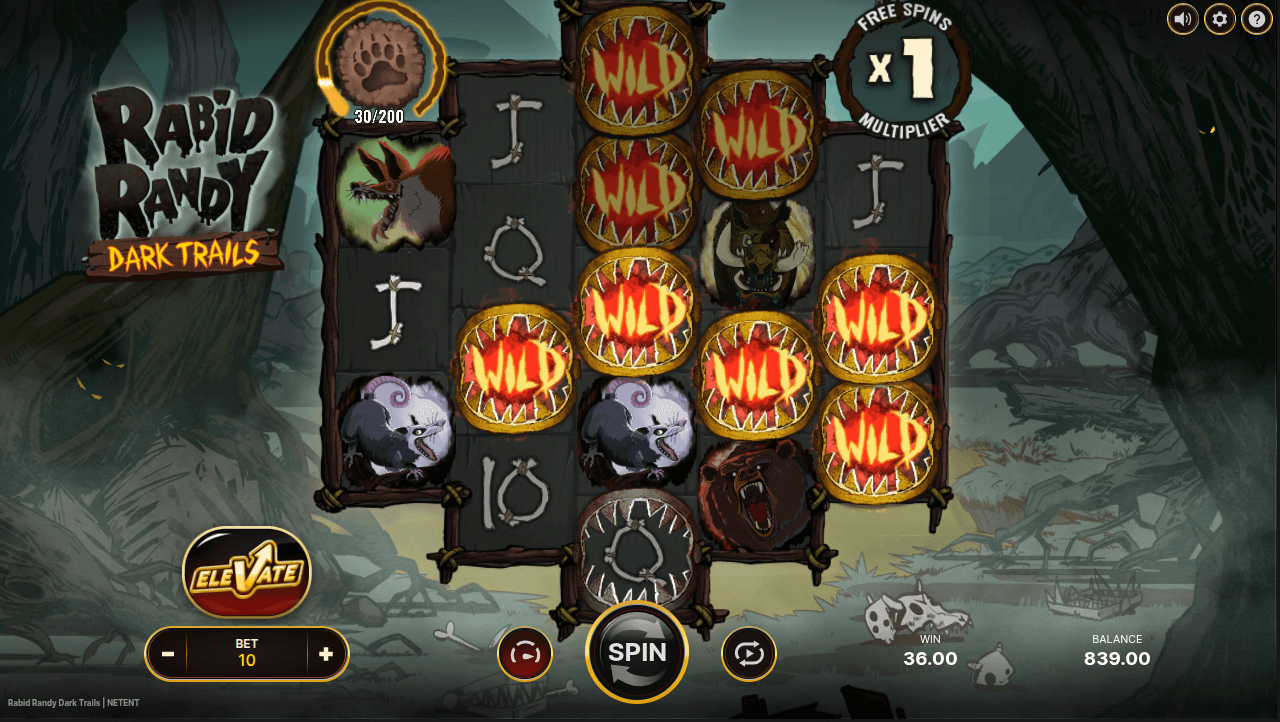
Task: Increase the bet with the plus button
Action: [x=326, y=654]
